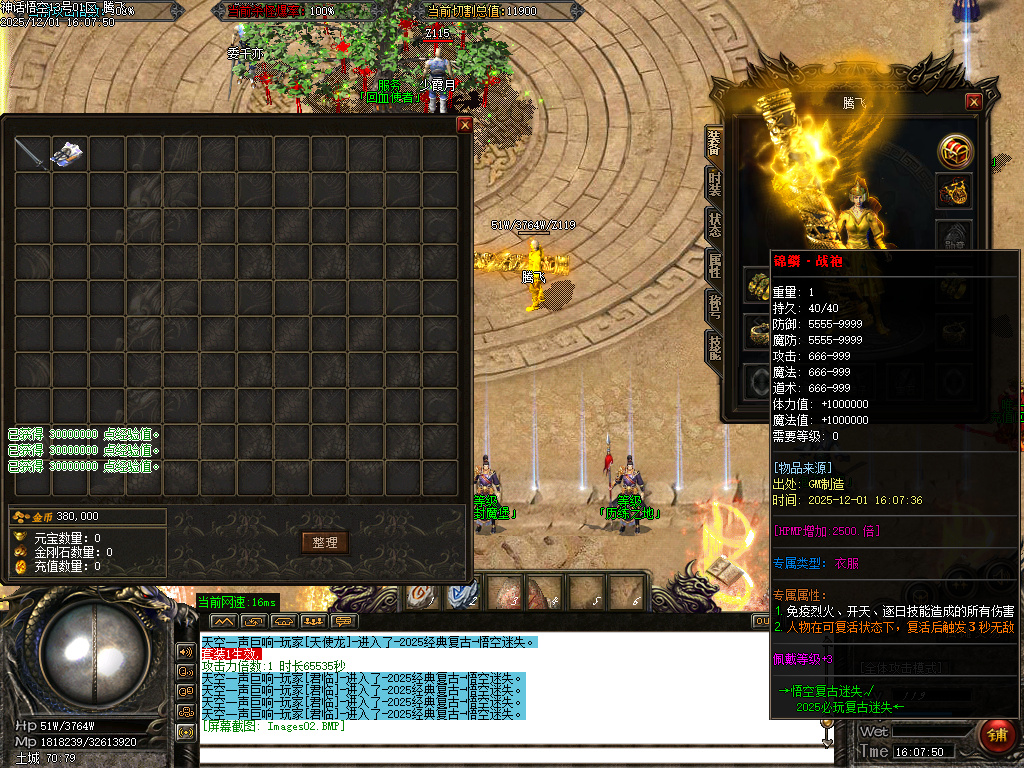1024x768 pixels.
Task: Click the speech bubble chat icon
Action: tap(345, 621)
